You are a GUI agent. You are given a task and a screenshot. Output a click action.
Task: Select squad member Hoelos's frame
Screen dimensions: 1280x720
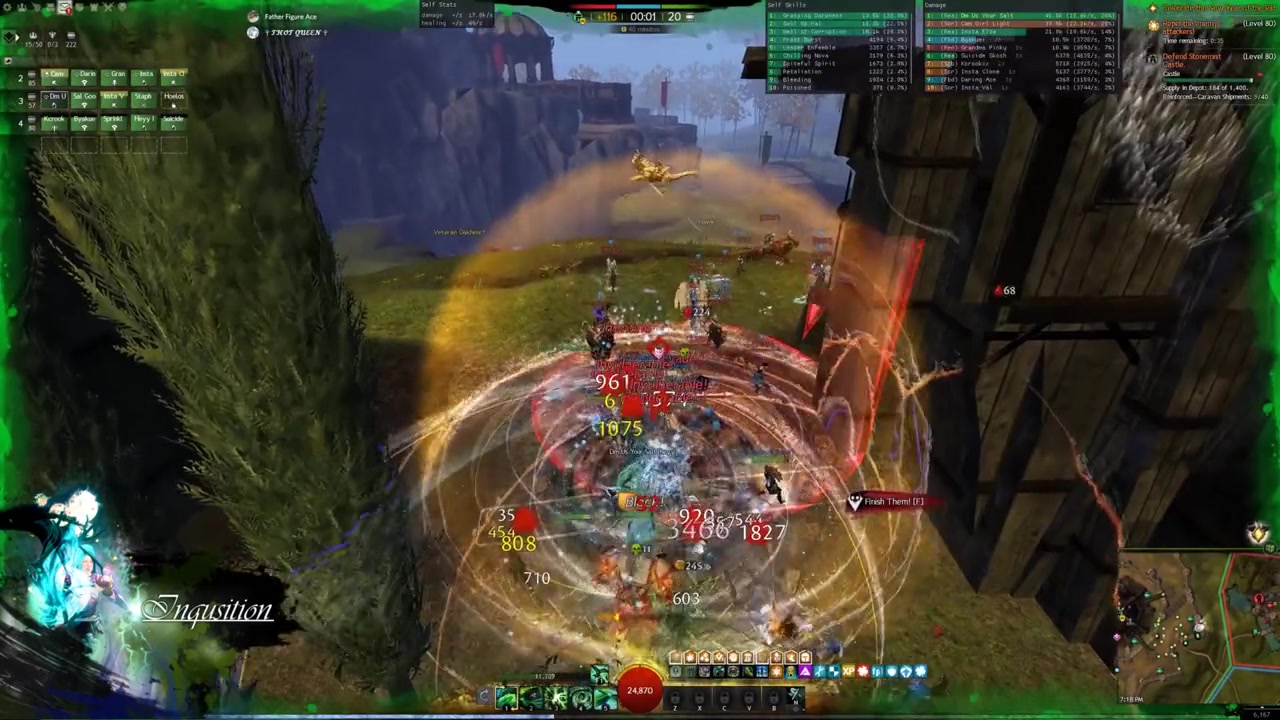pos(173,98)
